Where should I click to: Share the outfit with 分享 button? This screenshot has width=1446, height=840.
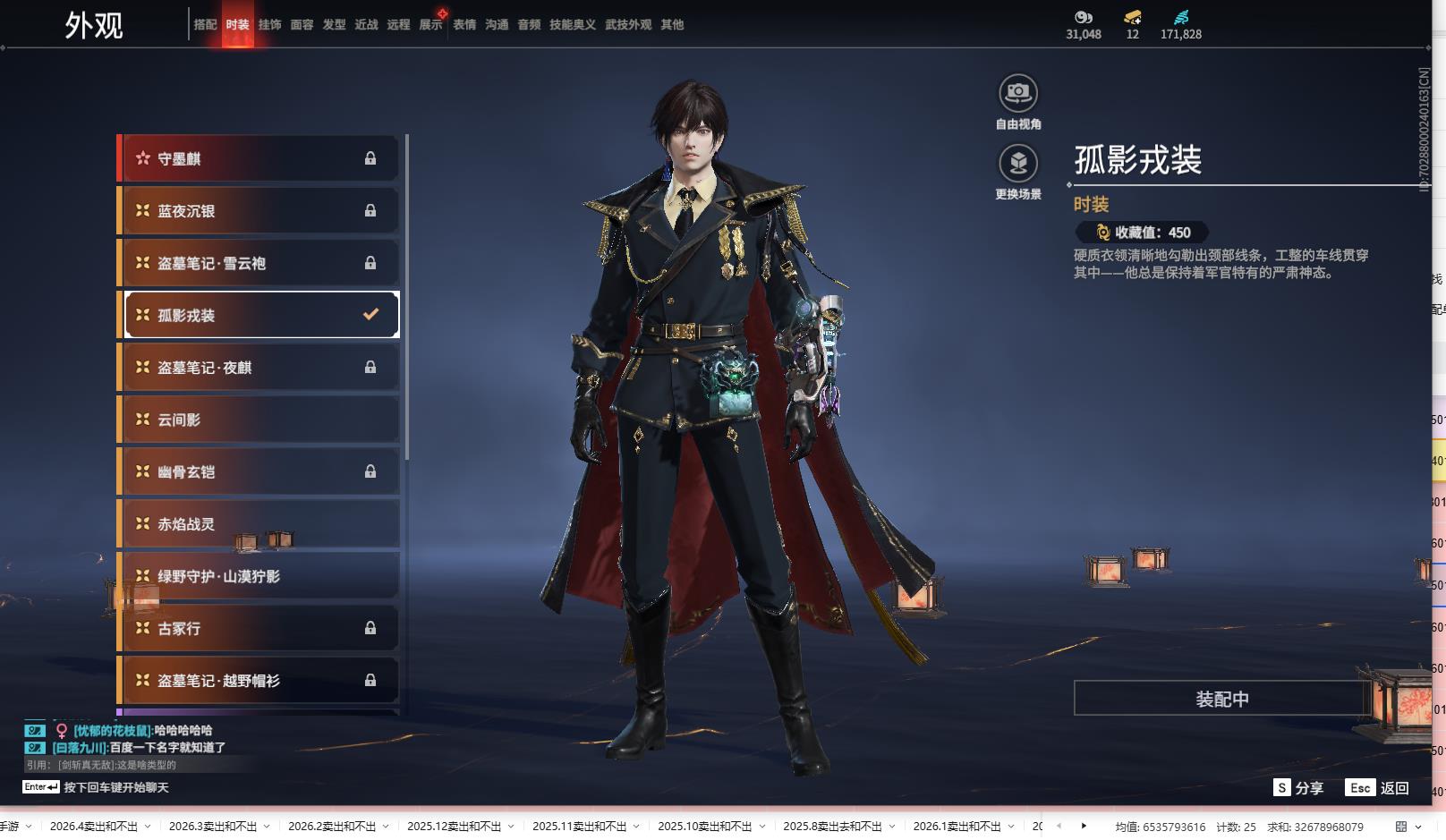tap(1298, 787)
